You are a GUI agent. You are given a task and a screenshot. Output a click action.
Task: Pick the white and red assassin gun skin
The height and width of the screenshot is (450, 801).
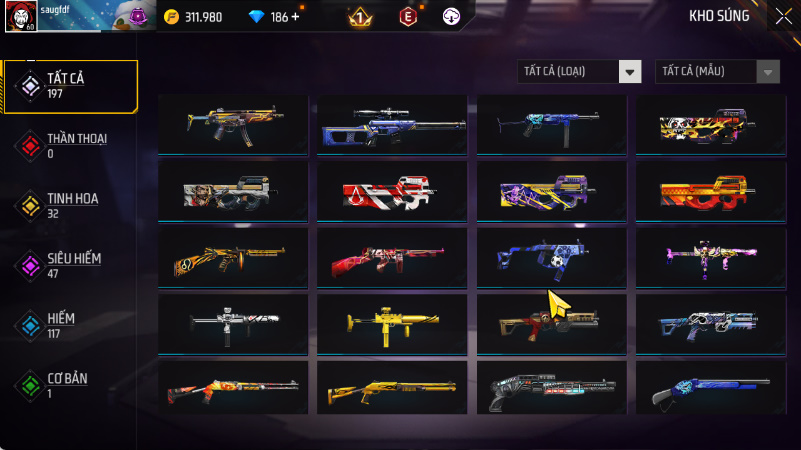coord(392,190)
